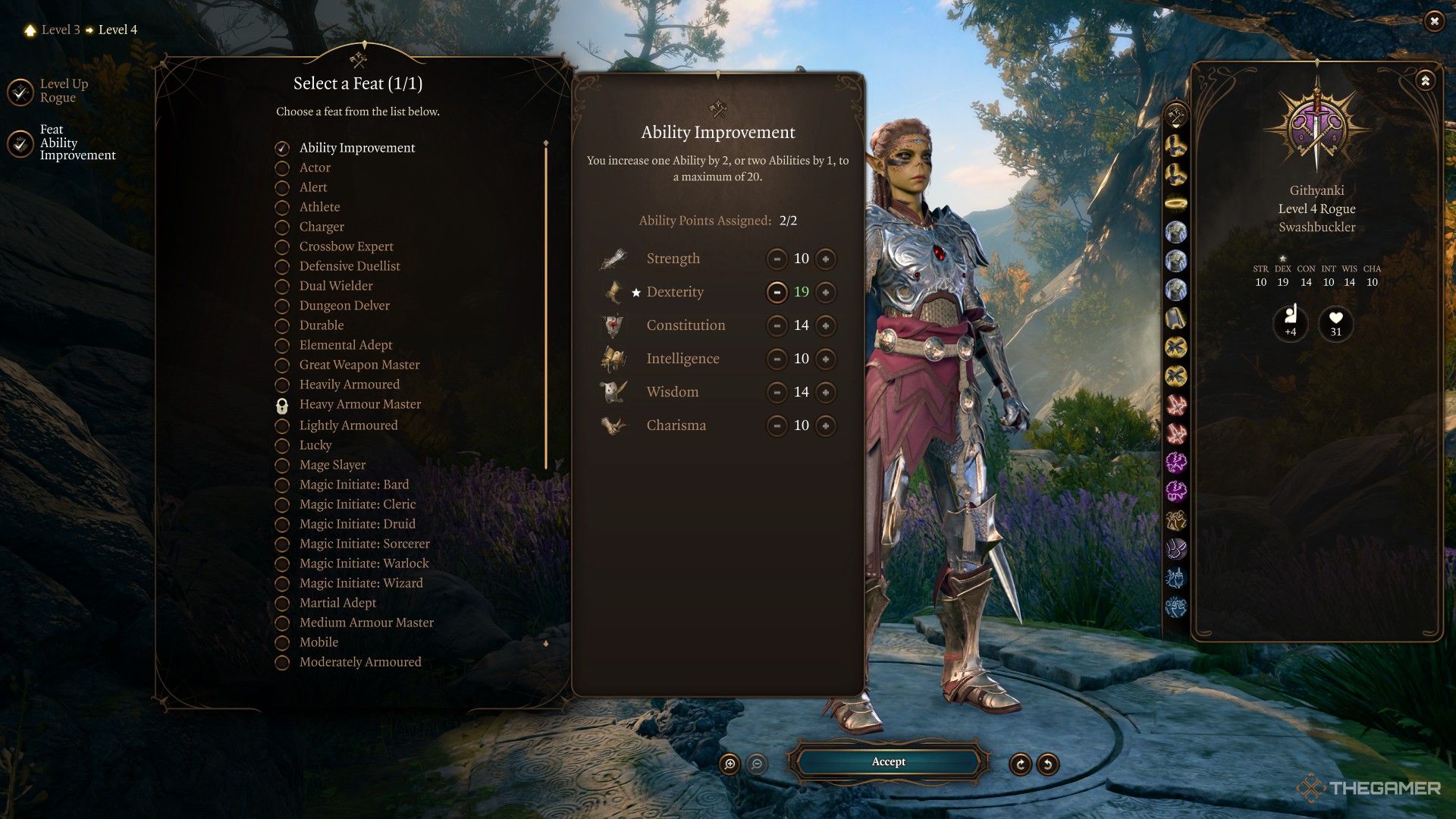Viewport: 1456px width, 819px height.
Task: Confirm the level up with Accept
Action: (x=888, y=762)
